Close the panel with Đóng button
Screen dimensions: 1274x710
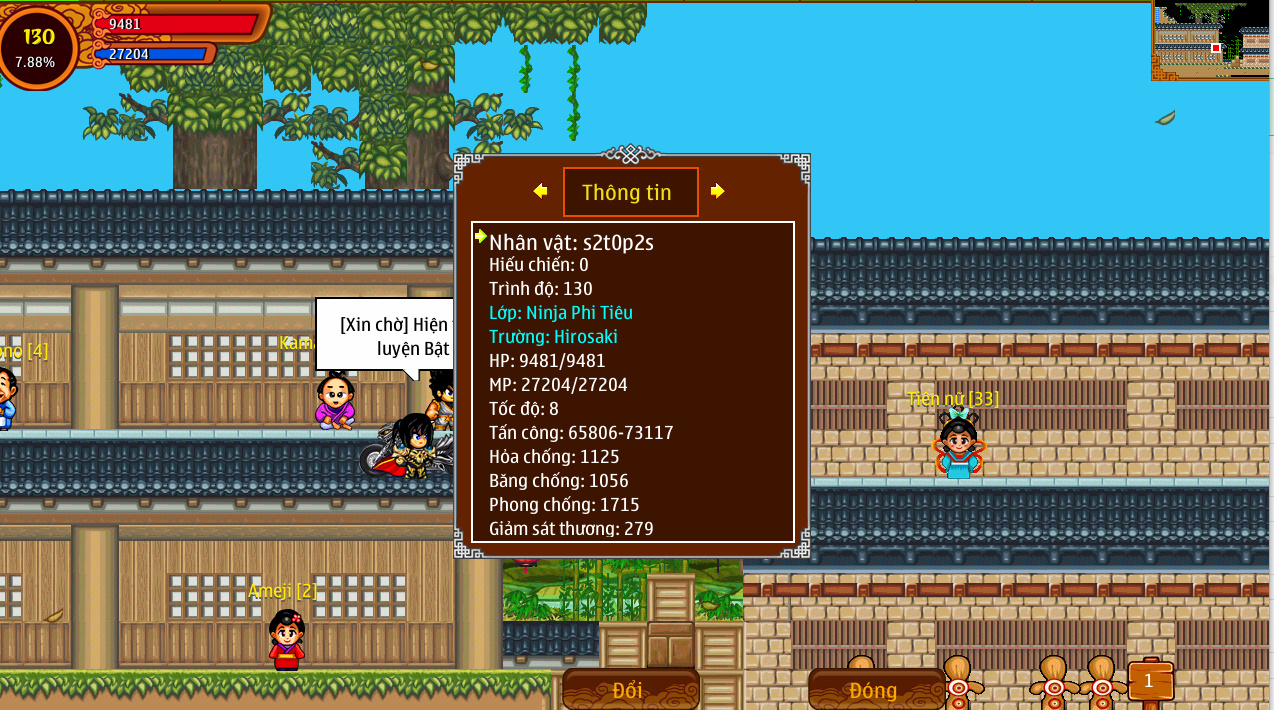874,689
